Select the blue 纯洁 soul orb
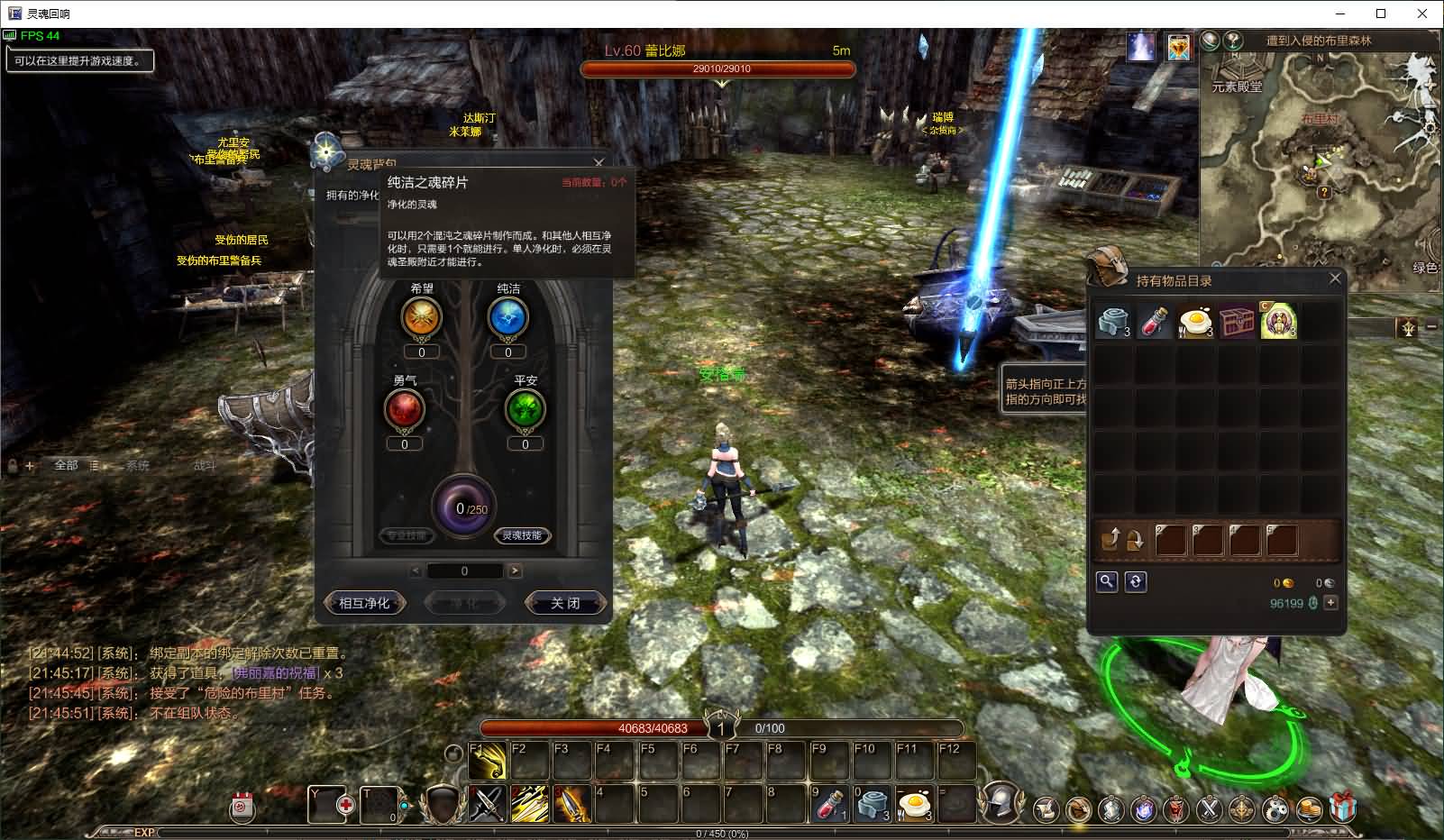This screenshot has width=1444, height=840. [507, 317]
